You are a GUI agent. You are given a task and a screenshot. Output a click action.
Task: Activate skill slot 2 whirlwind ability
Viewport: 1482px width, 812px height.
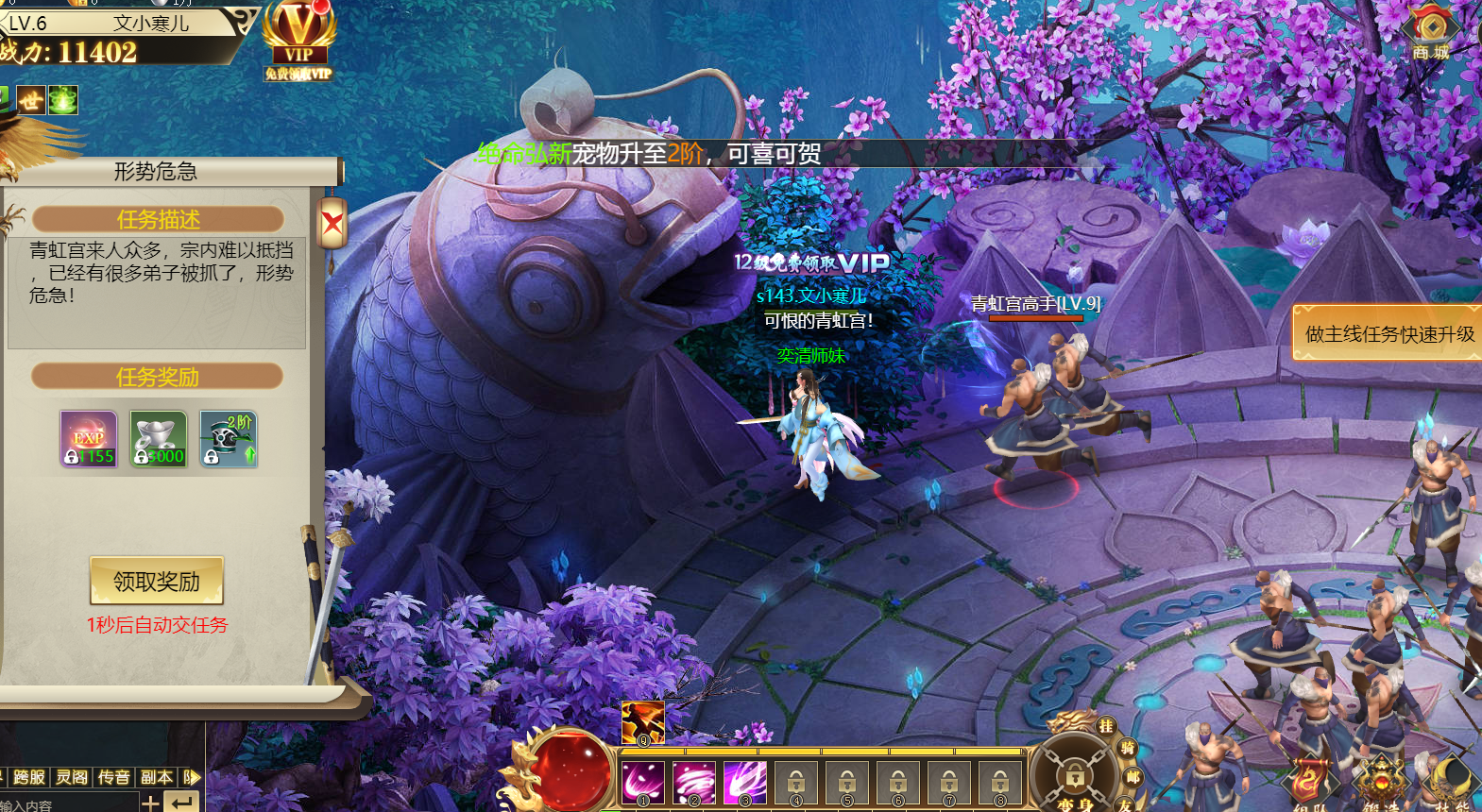click(x=694, y=783)
